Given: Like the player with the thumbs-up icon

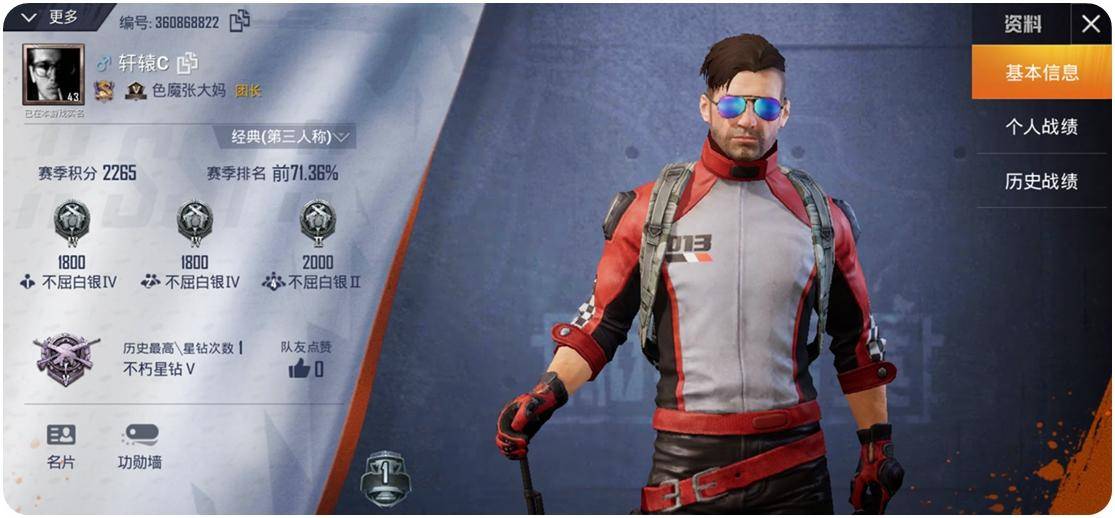Looking at the screenshot, I should click(x=299, y=369).
